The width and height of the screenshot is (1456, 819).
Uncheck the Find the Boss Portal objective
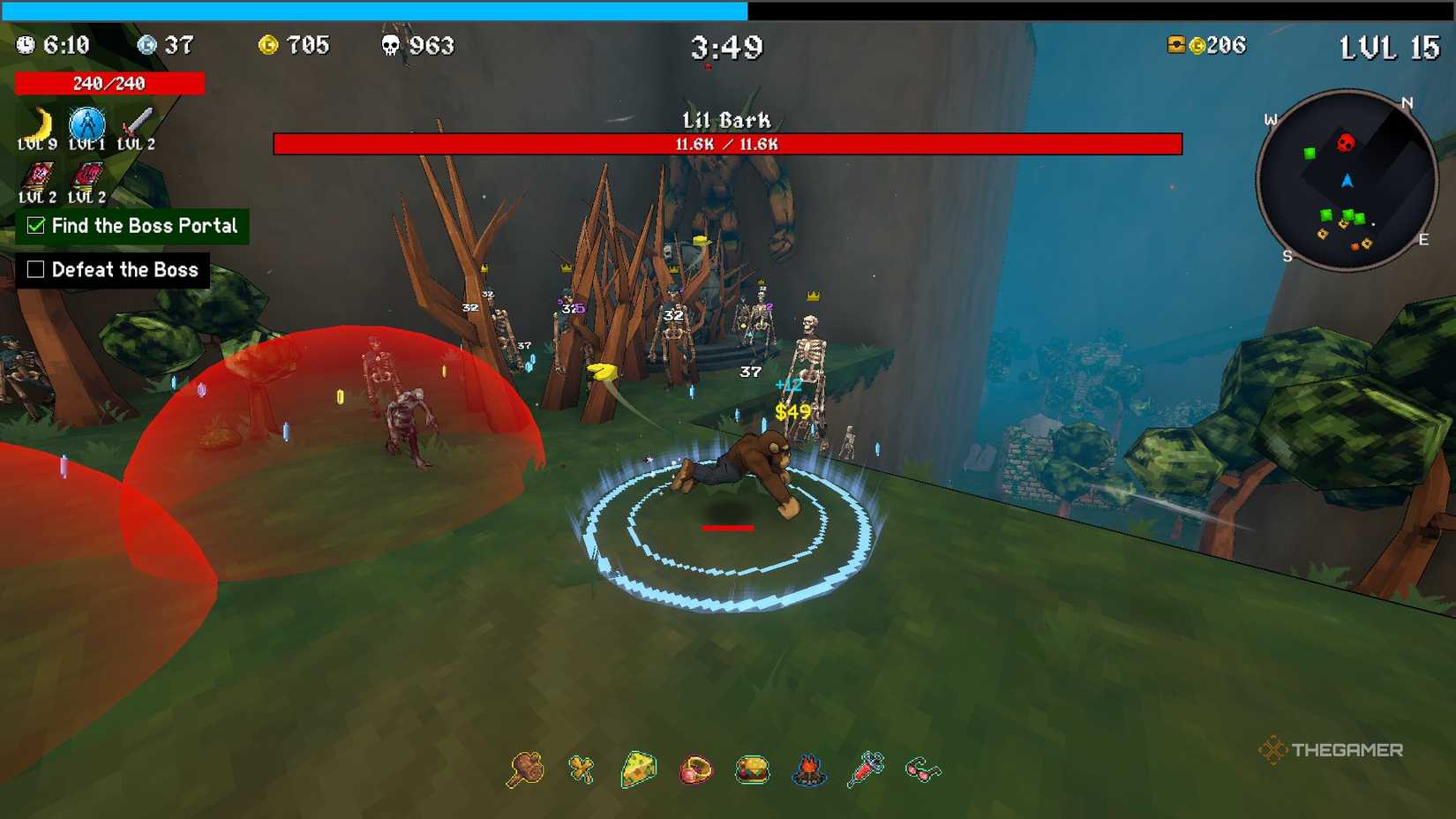36,226
